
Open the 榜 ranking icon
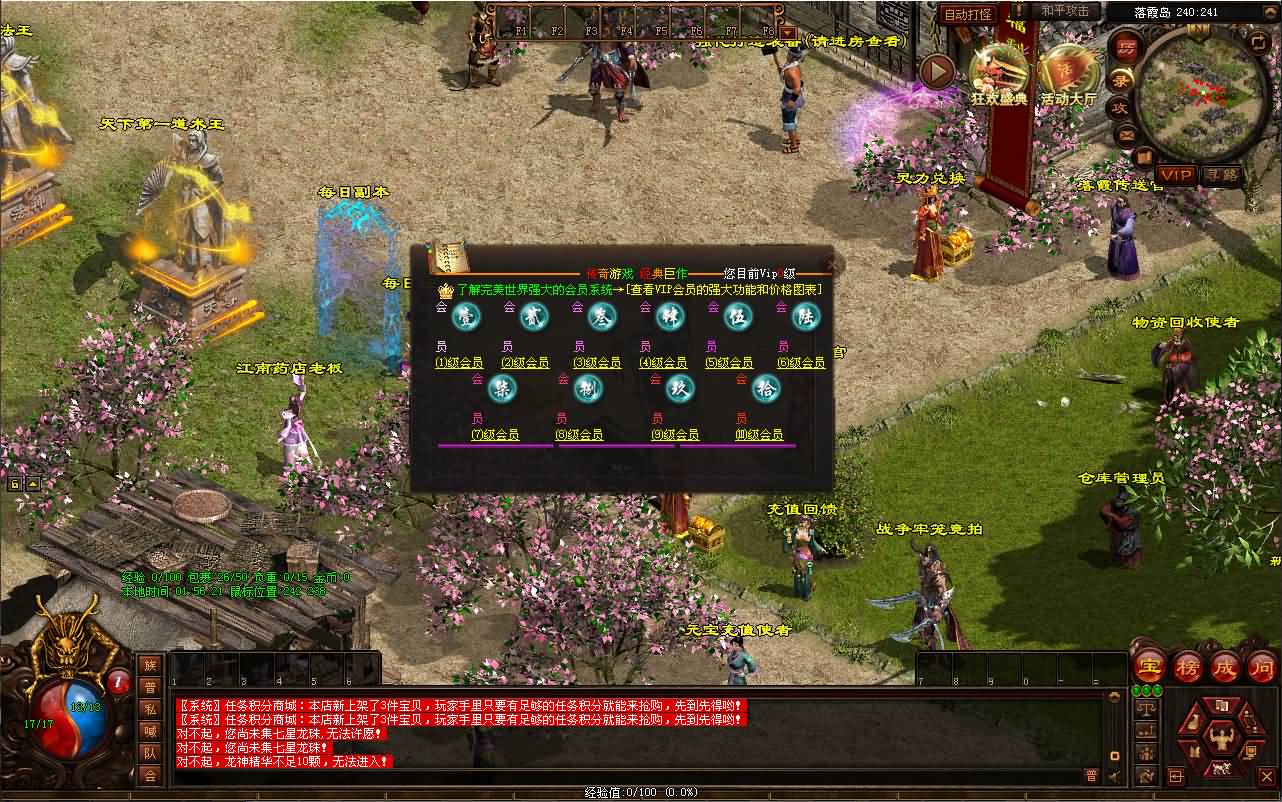pos(1190,667)
